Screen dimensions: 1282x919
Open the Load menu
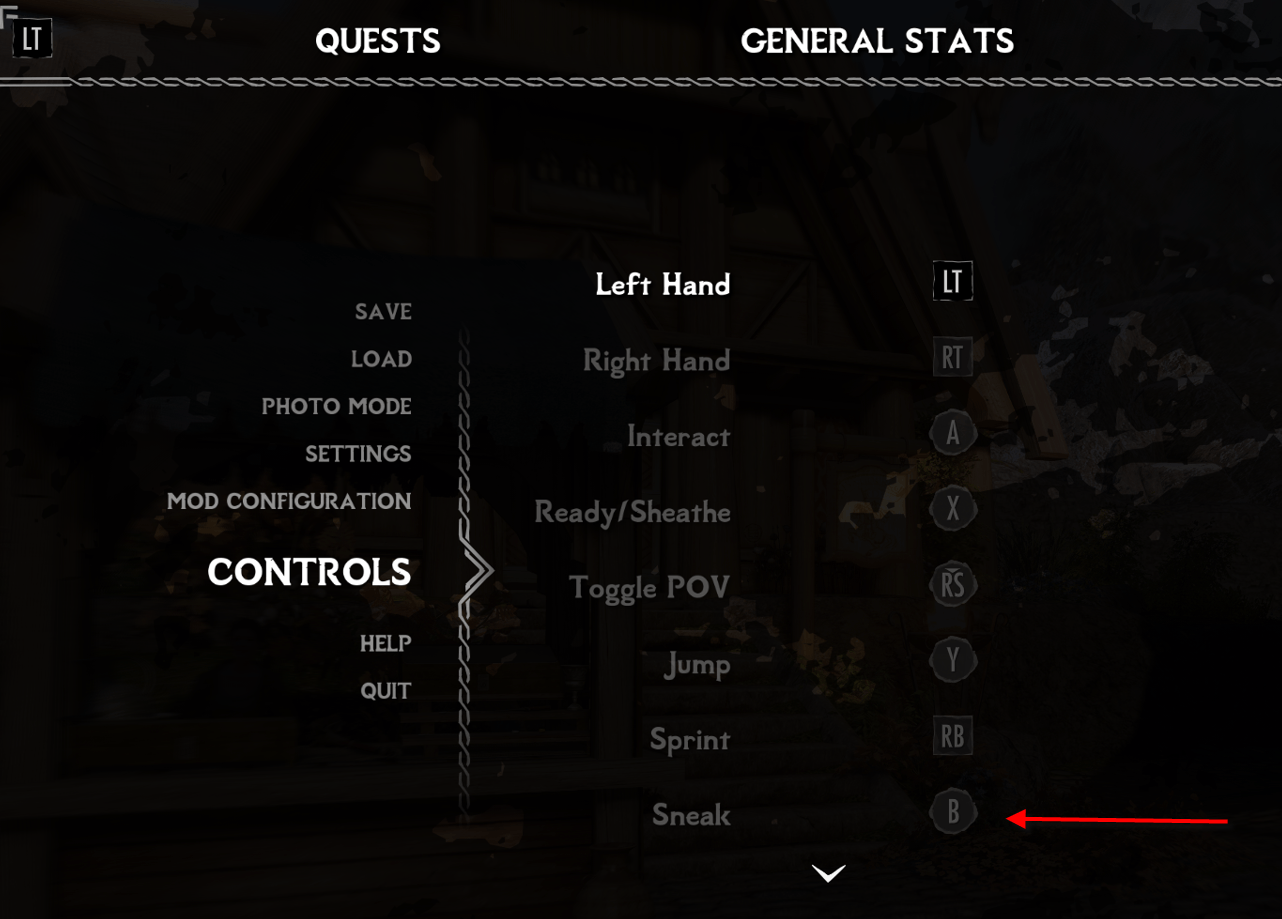click(381, 359)
